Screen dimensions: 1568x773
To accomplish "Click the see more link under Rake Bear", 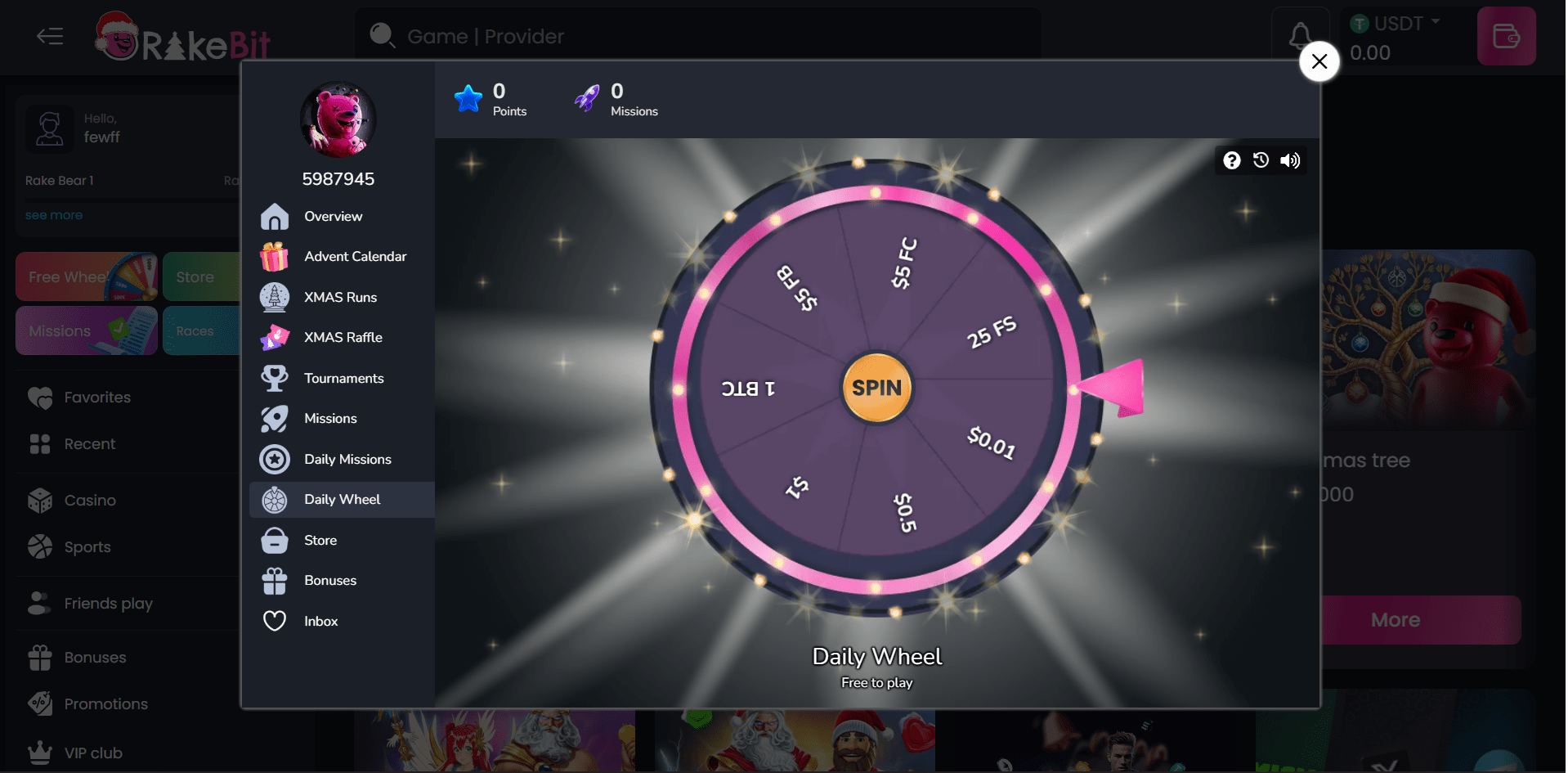I will [x=54, y=214].
